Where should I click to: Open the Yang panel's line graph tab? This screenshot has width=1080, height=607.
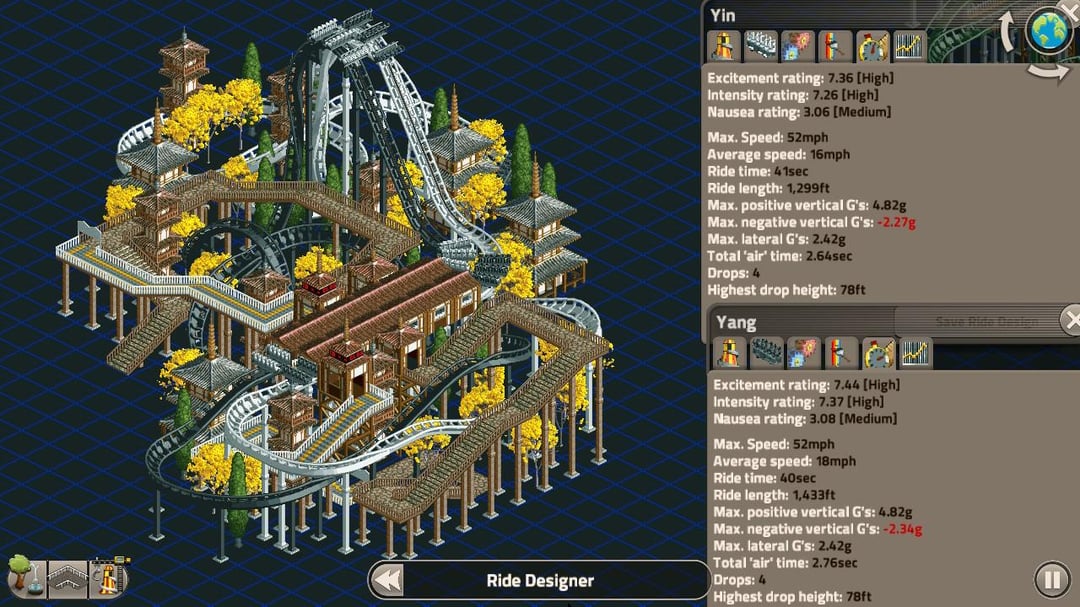coord(914,353)
